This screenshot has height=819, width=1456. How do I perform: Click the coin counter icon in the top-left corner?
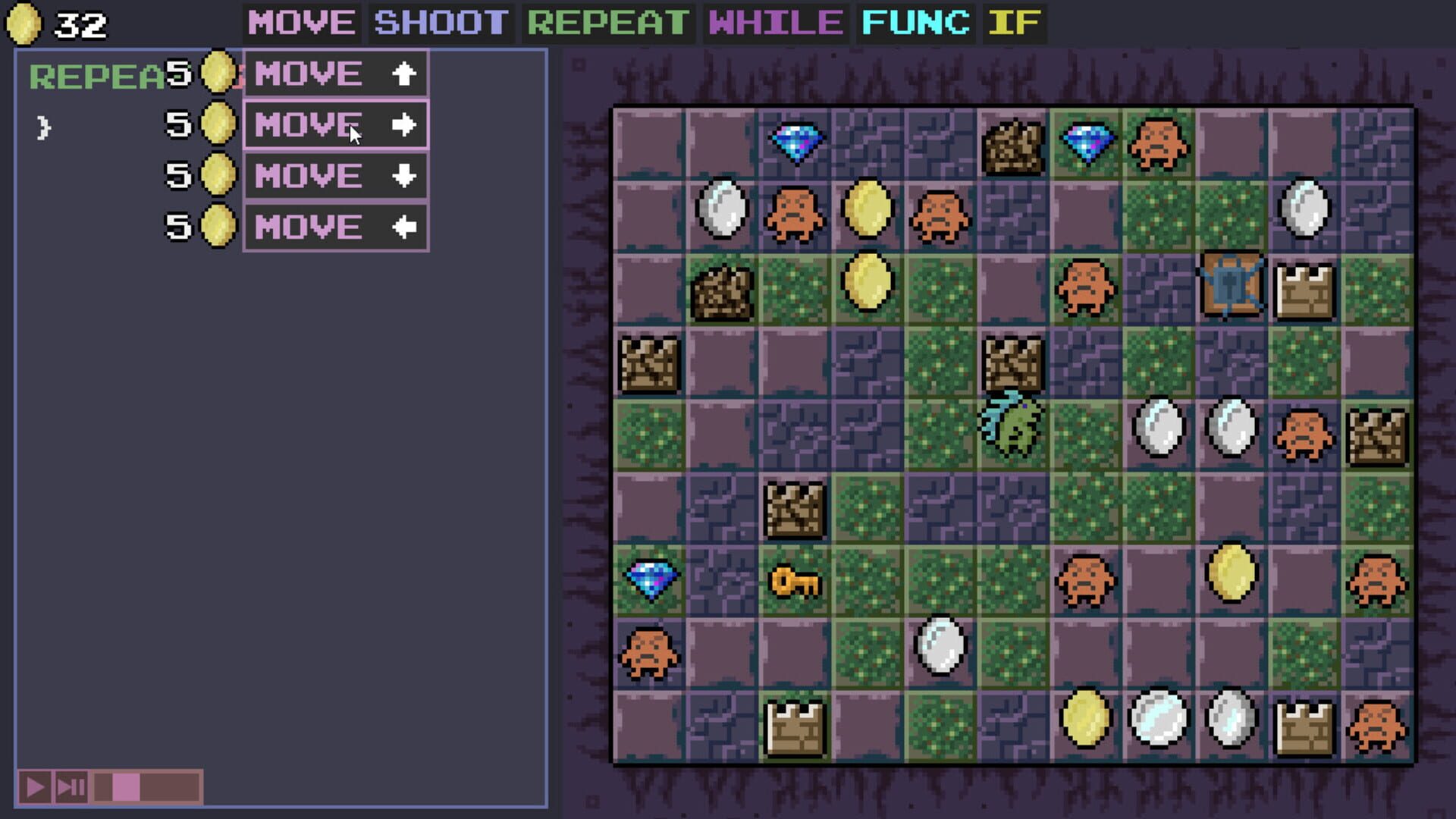23,23
